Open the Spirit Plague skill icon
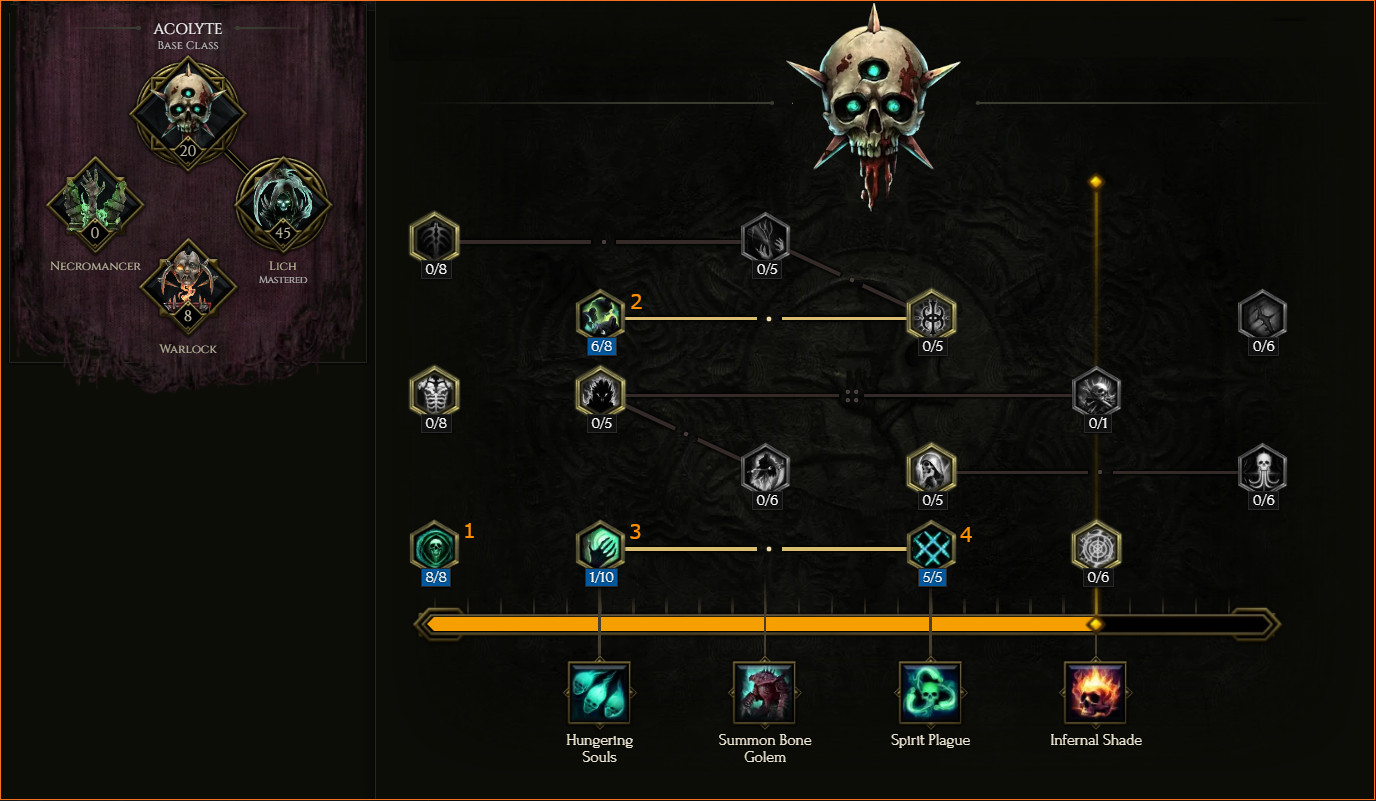The height and width of the screenshot is (801, 1376). coord(931,692)
